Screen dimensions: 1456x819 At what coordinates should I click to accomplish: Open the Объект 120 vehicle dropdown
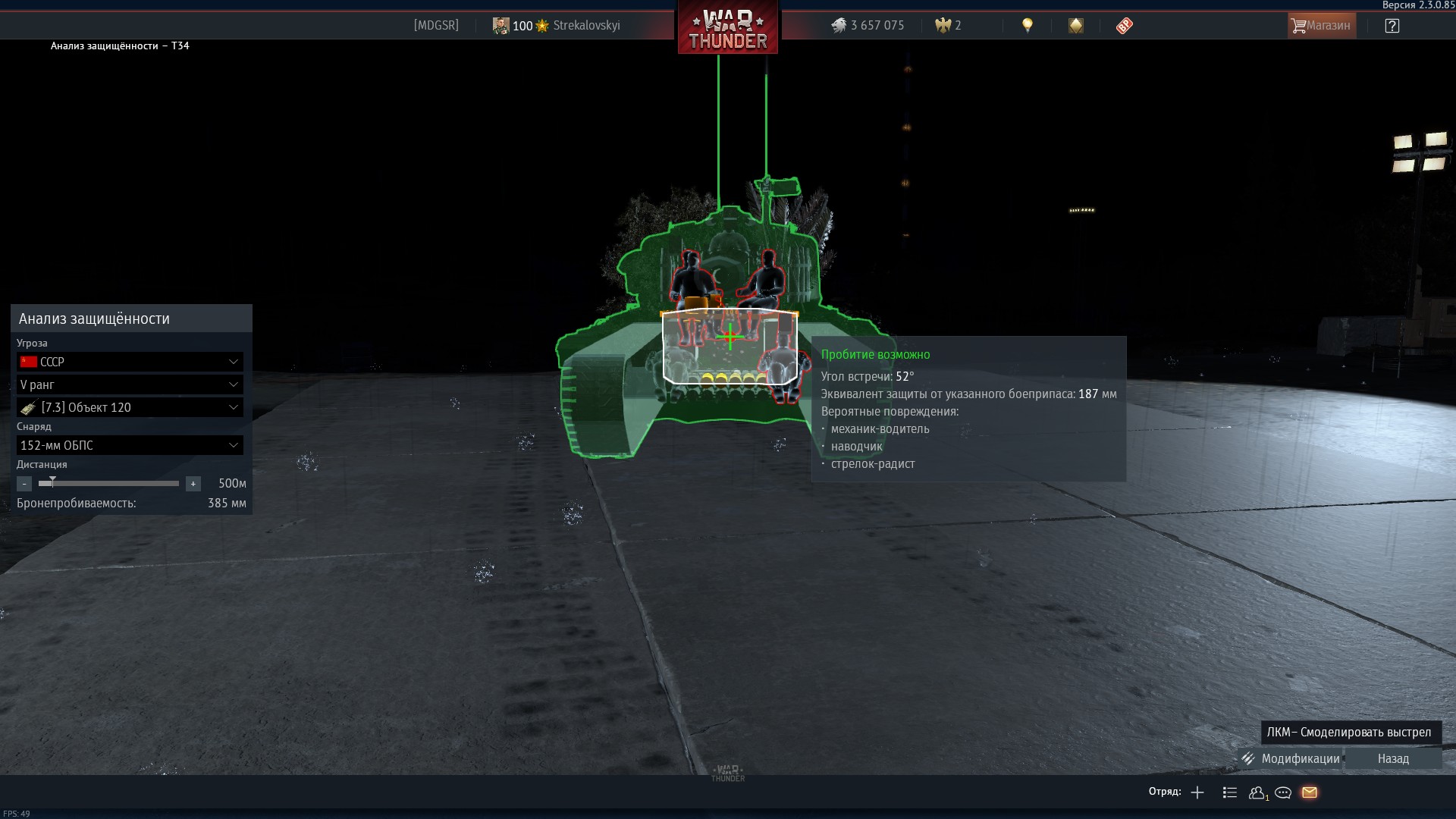[x=130, y=407]
